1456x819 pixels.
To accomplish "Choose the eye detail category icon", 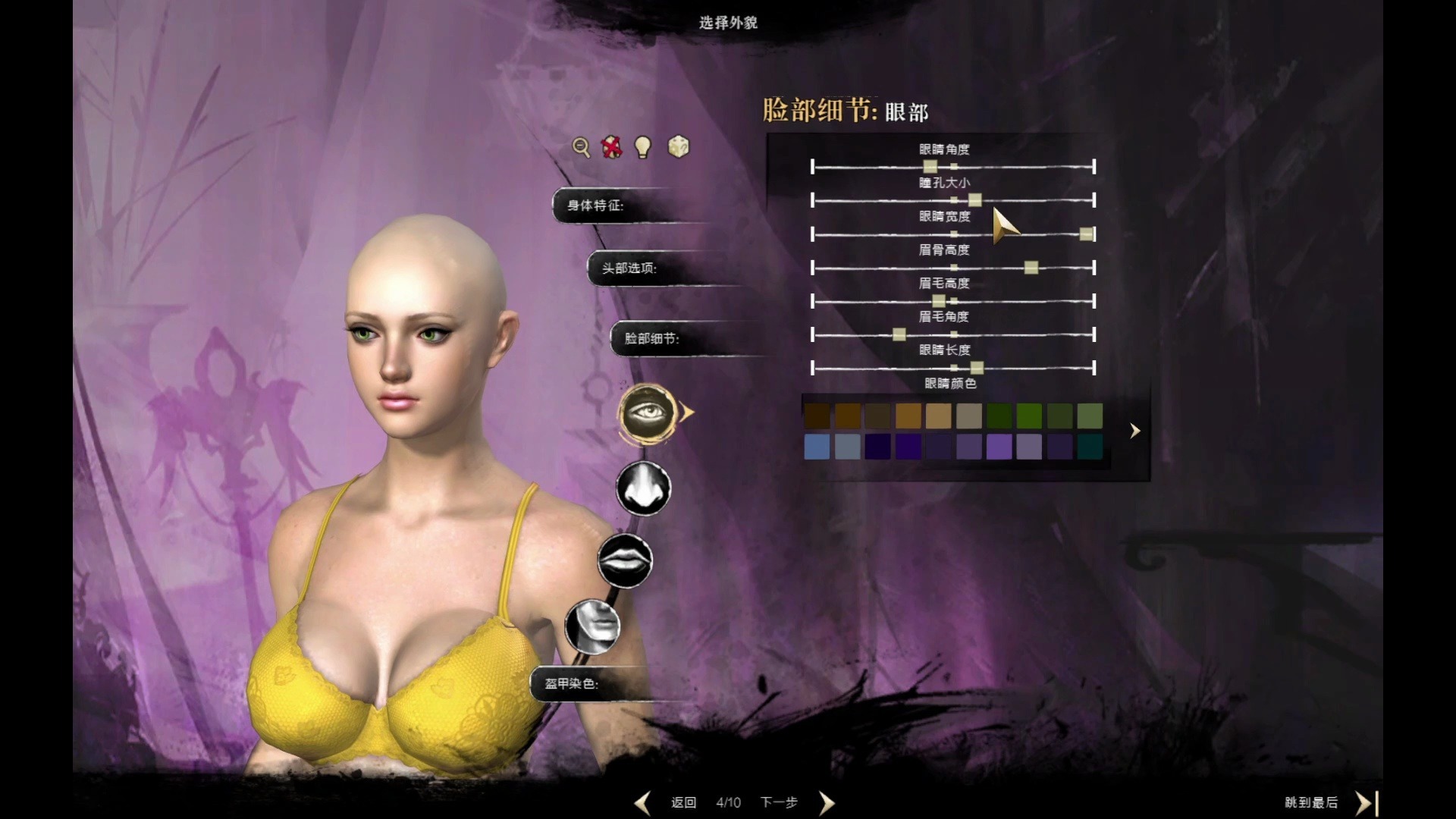I will tap(646, 413).
